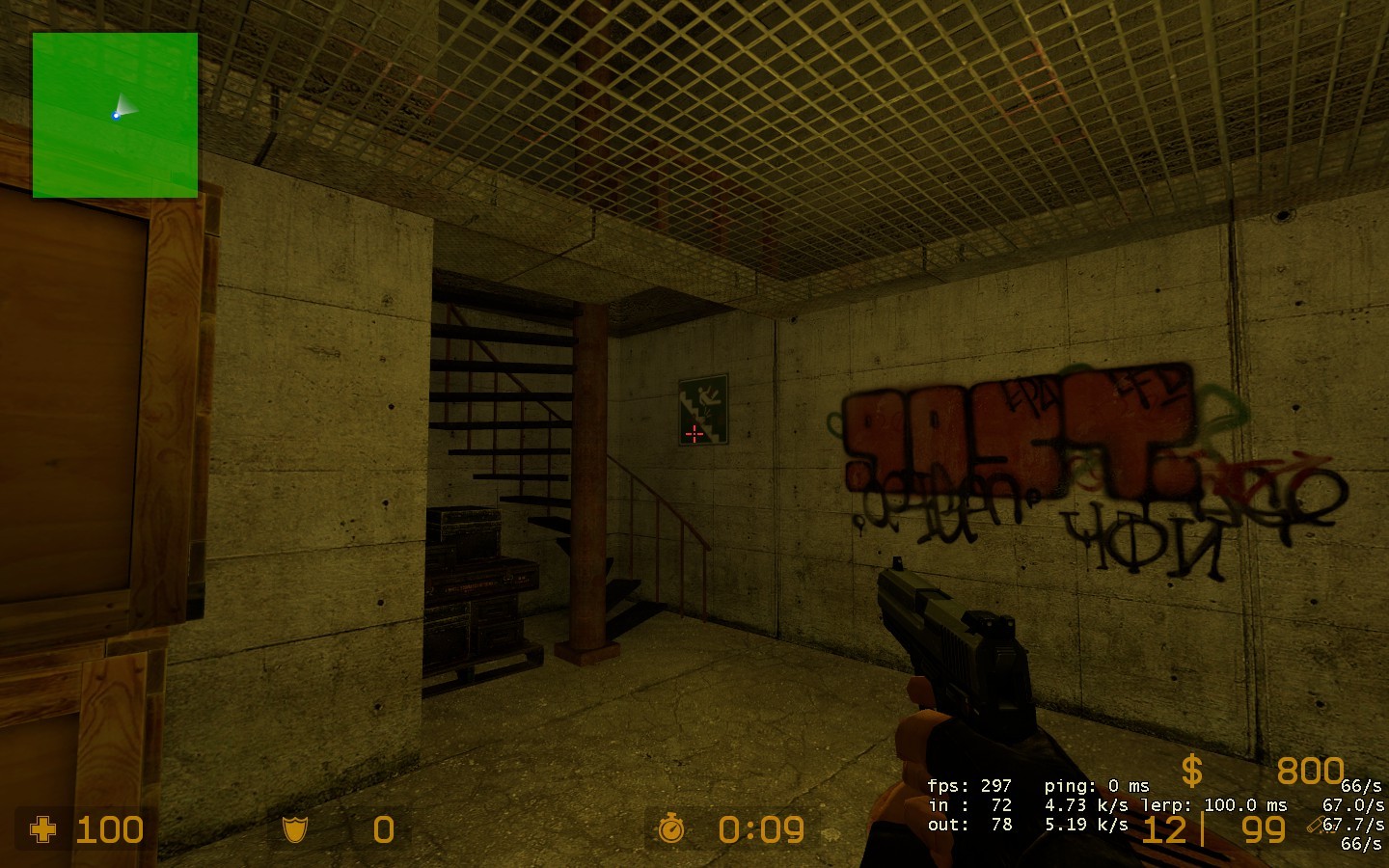
Task: Click the crosshair in the screen center
Action: 695,436
